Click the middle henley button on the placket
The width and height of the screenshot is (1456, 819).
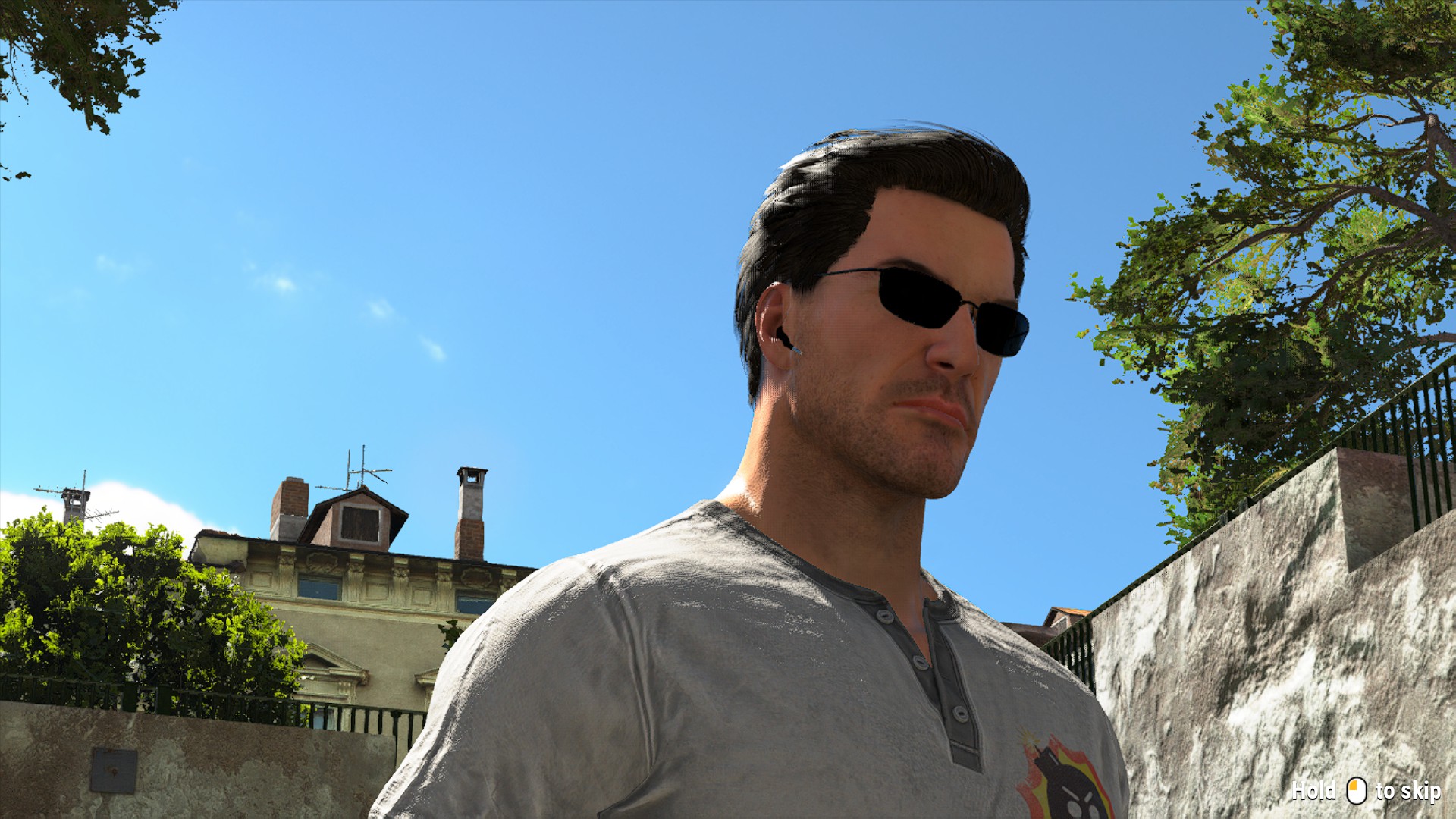pos(919,663)
